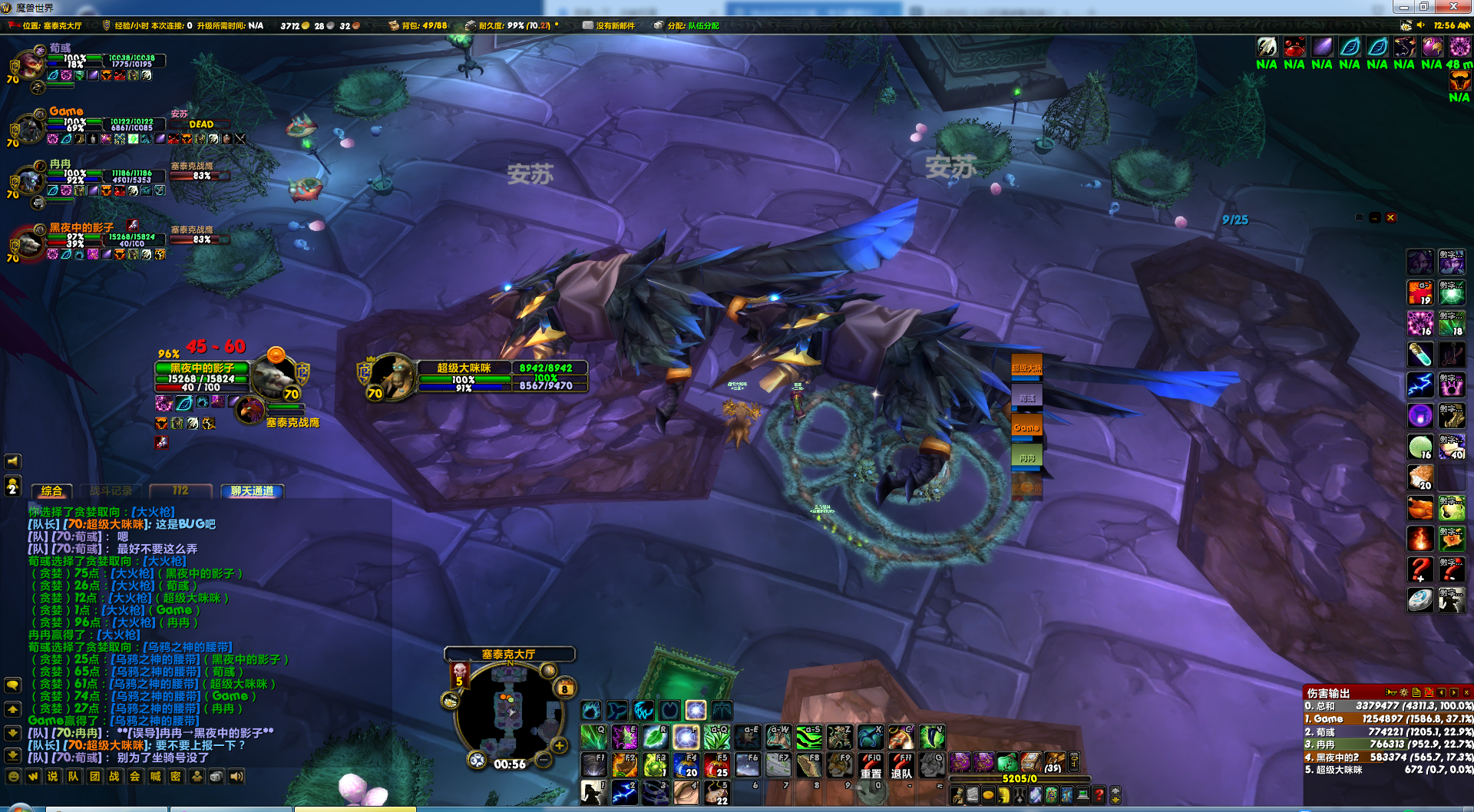1474x812 pixels.
Task: Click the report document icon on 伤害输出 meter
Action: click(x=1416, y=693)
